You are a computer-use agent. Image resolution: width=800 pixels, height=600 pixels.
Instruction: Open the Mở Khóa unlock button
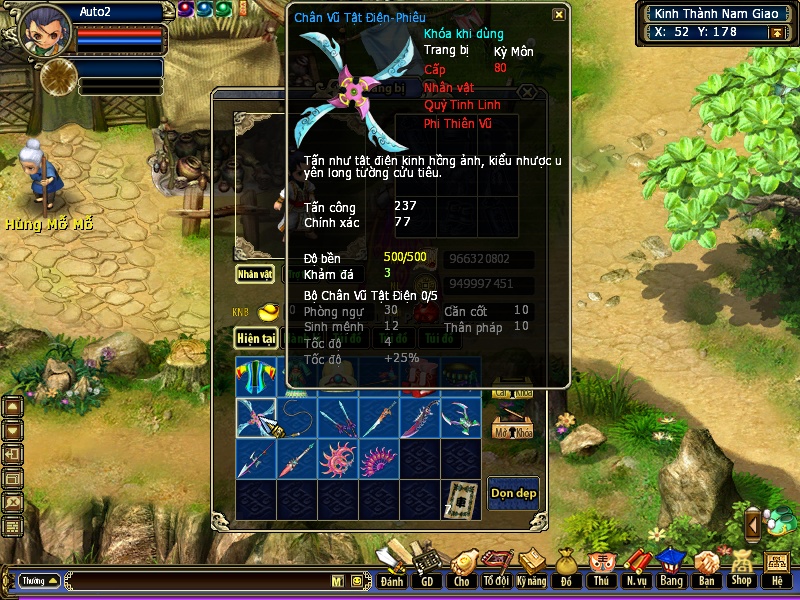[x=513, y=429]
